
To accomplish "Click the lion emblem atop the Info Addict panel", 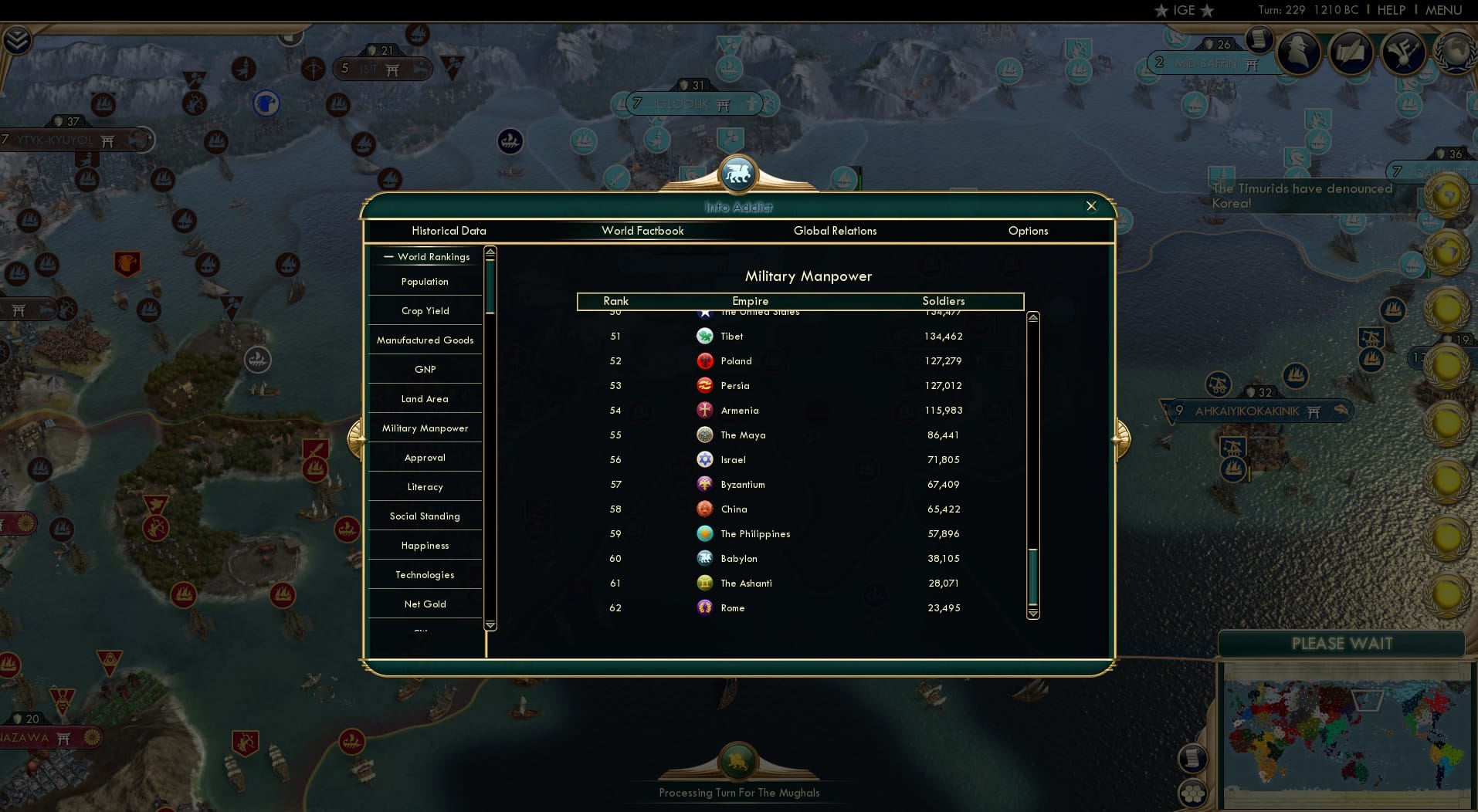I will tap(737, 173).
